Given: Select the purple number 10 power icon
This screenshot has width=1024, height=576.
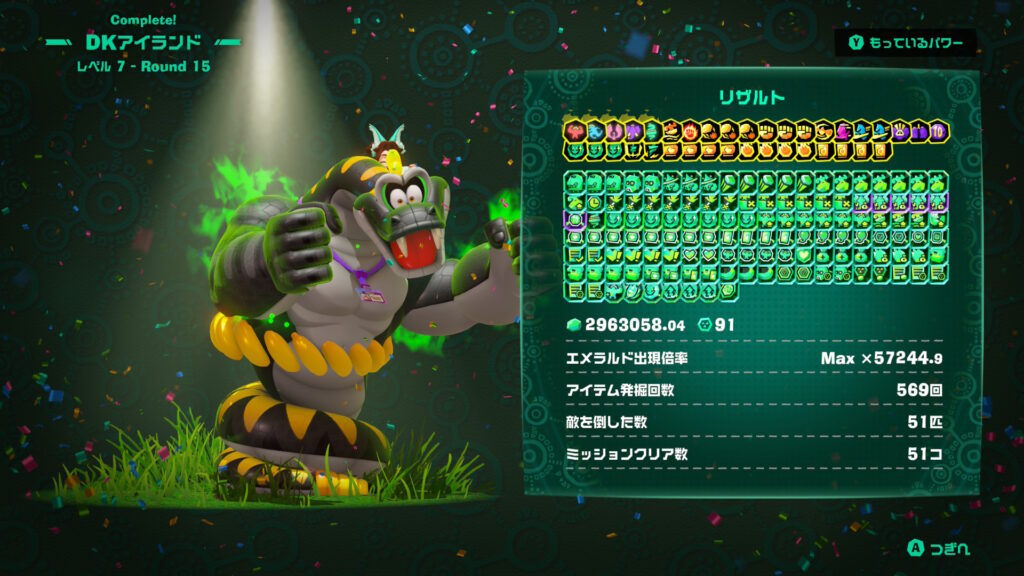Looking at the screenshot, I should [x=937, y=131].
